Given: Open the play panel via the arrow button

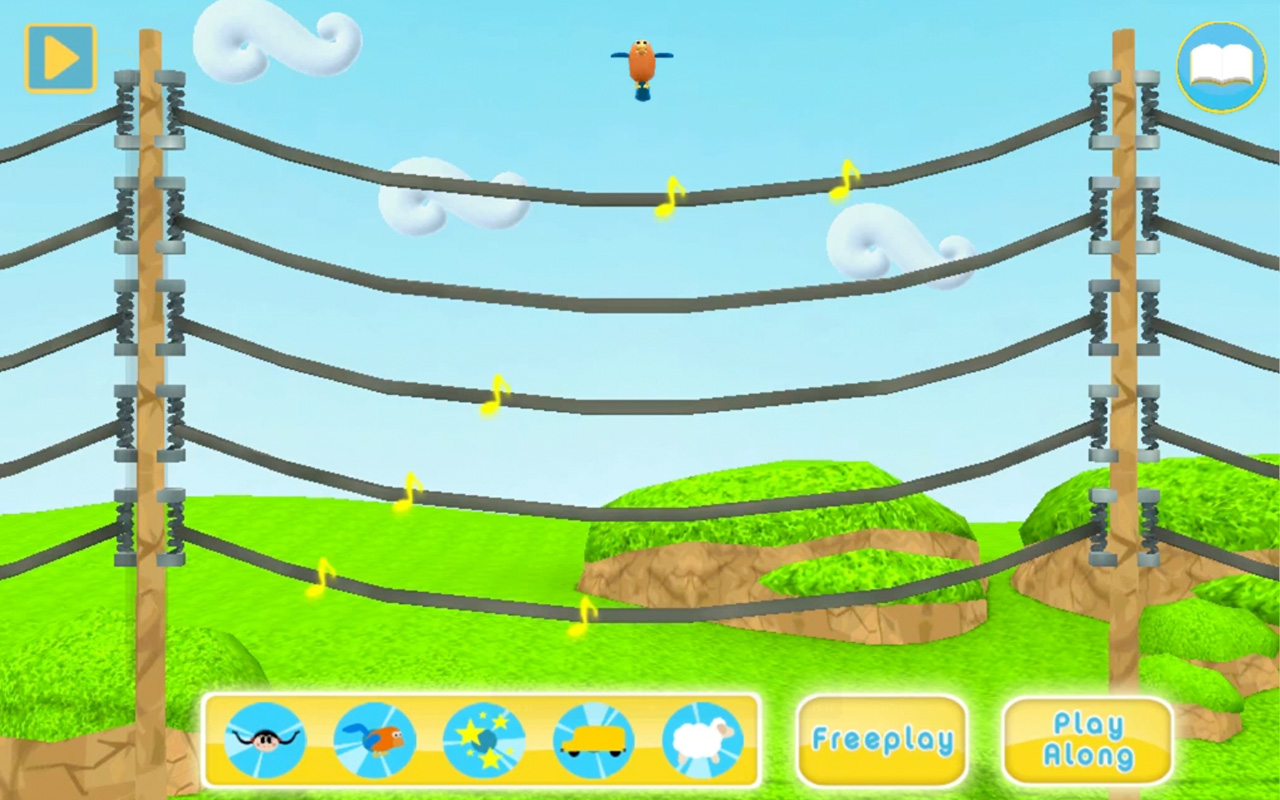Looking at the screenshot, I should click(59, 57).
